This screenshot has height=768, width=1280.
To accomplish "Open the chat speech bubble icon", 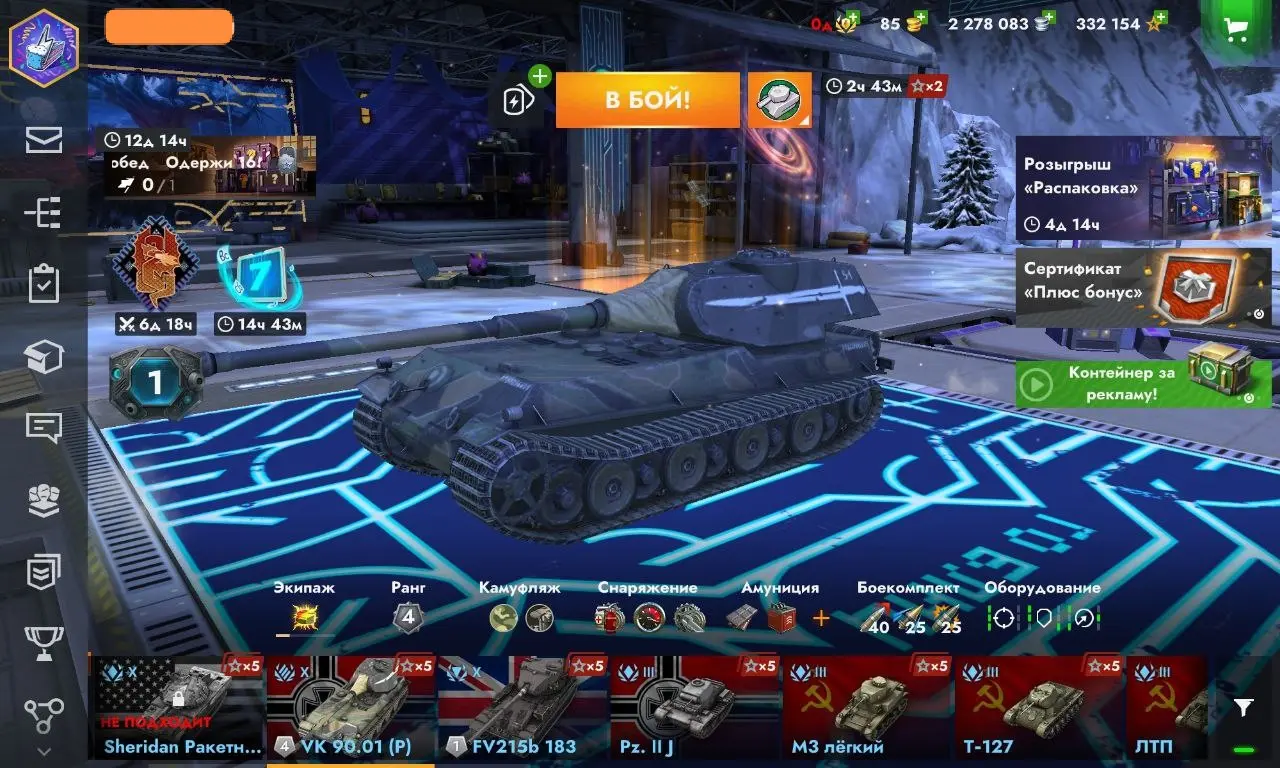I will tap(44, 428).
